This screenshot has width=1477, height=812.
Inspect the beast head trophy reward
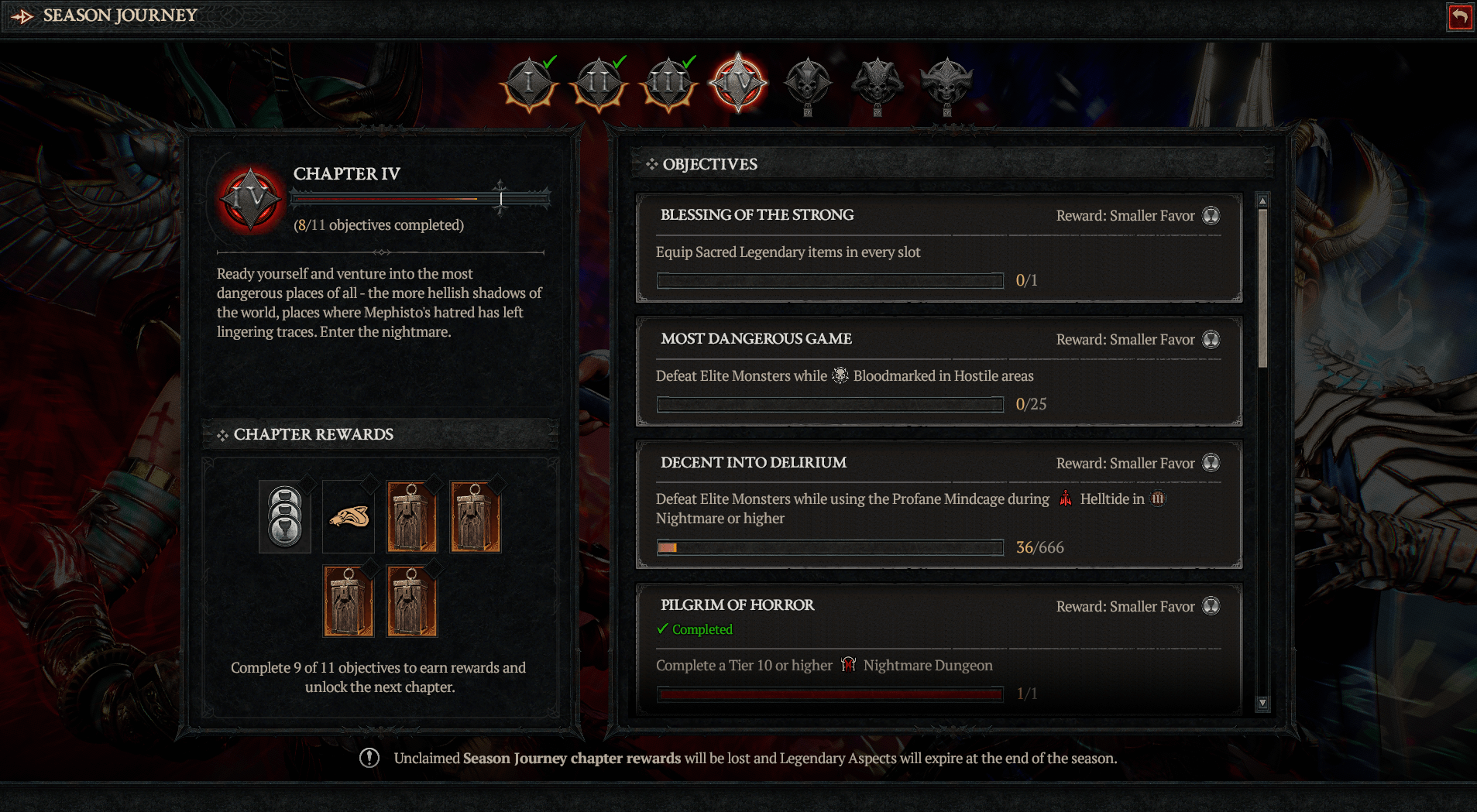point(349,517)
